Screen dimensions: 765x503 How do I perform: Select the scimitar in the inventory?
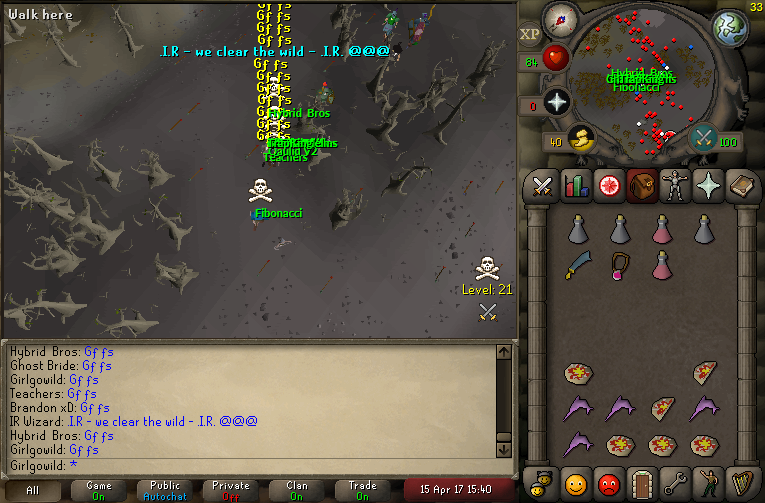click(579, 265)
